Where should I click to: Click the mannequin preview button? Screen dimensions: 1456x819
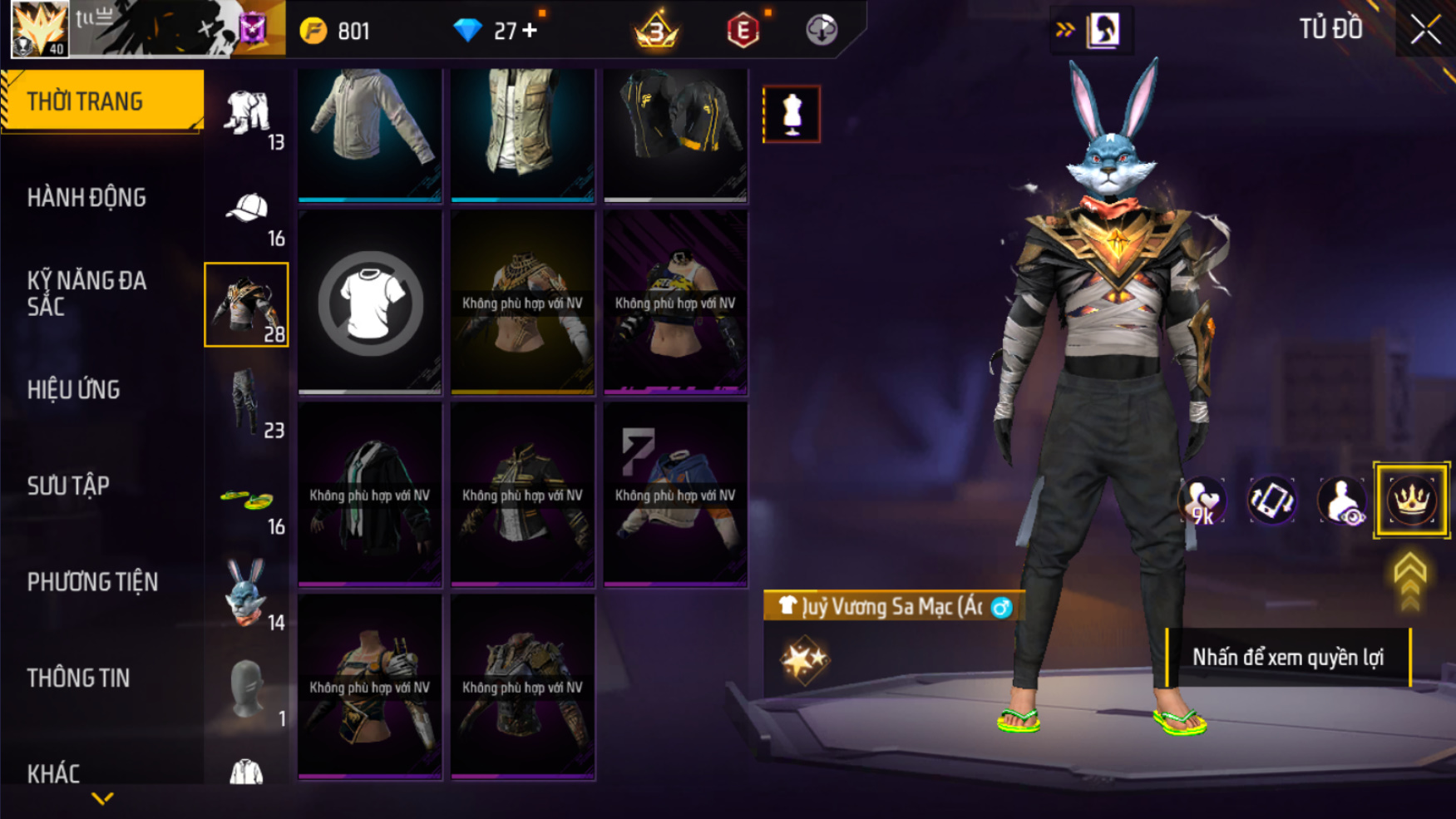coord(792,114)
